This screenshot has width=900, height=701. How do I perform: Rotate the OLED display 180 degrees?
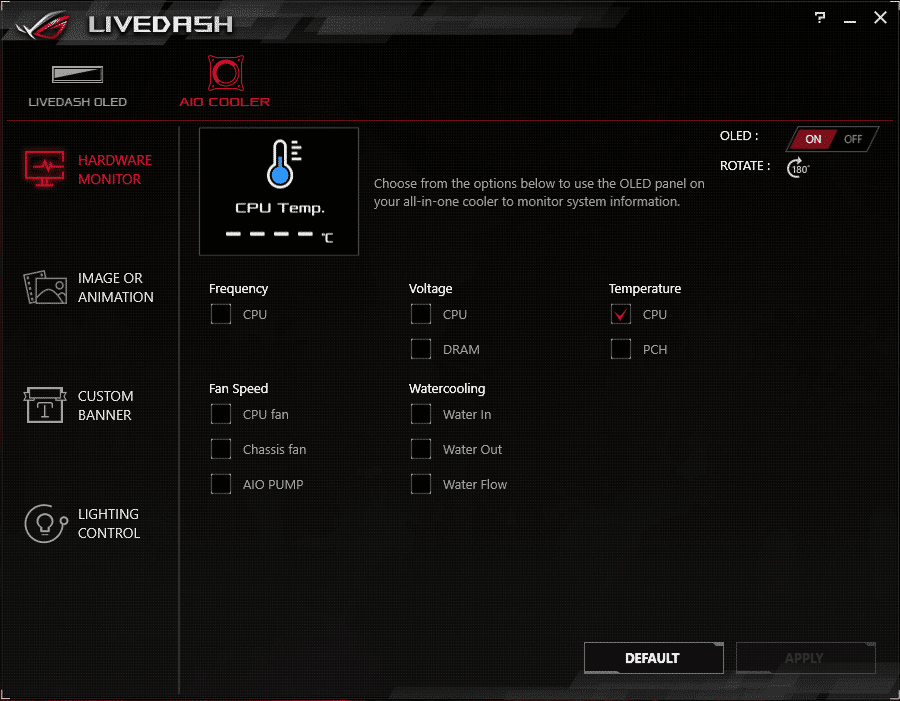click(797, 167)
